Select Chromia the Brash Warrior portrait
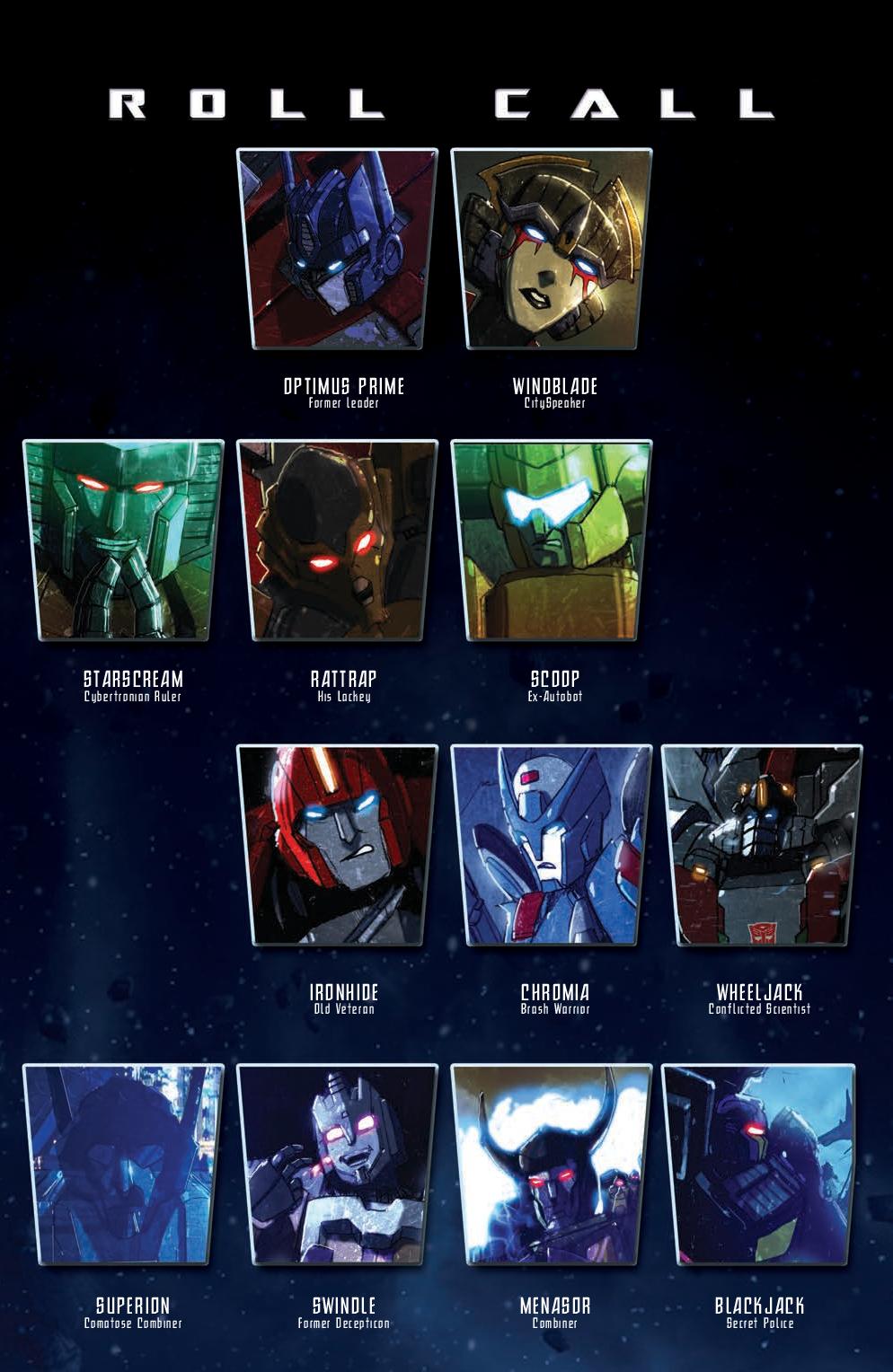This screenshot has width=893, height=1372. point(551,845)
